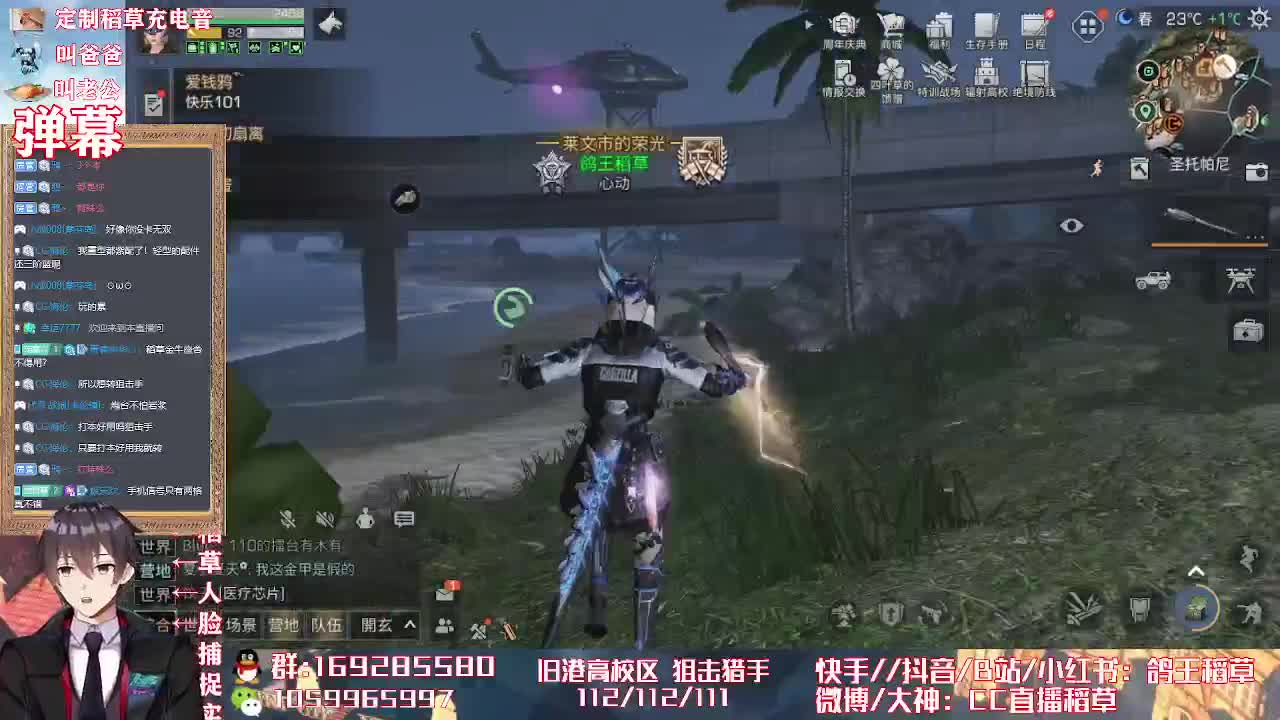The height and width of the screenshot is (720, 1280).
Task: Open the 辐射高校 radiation school icon
Action: (985, 72)
